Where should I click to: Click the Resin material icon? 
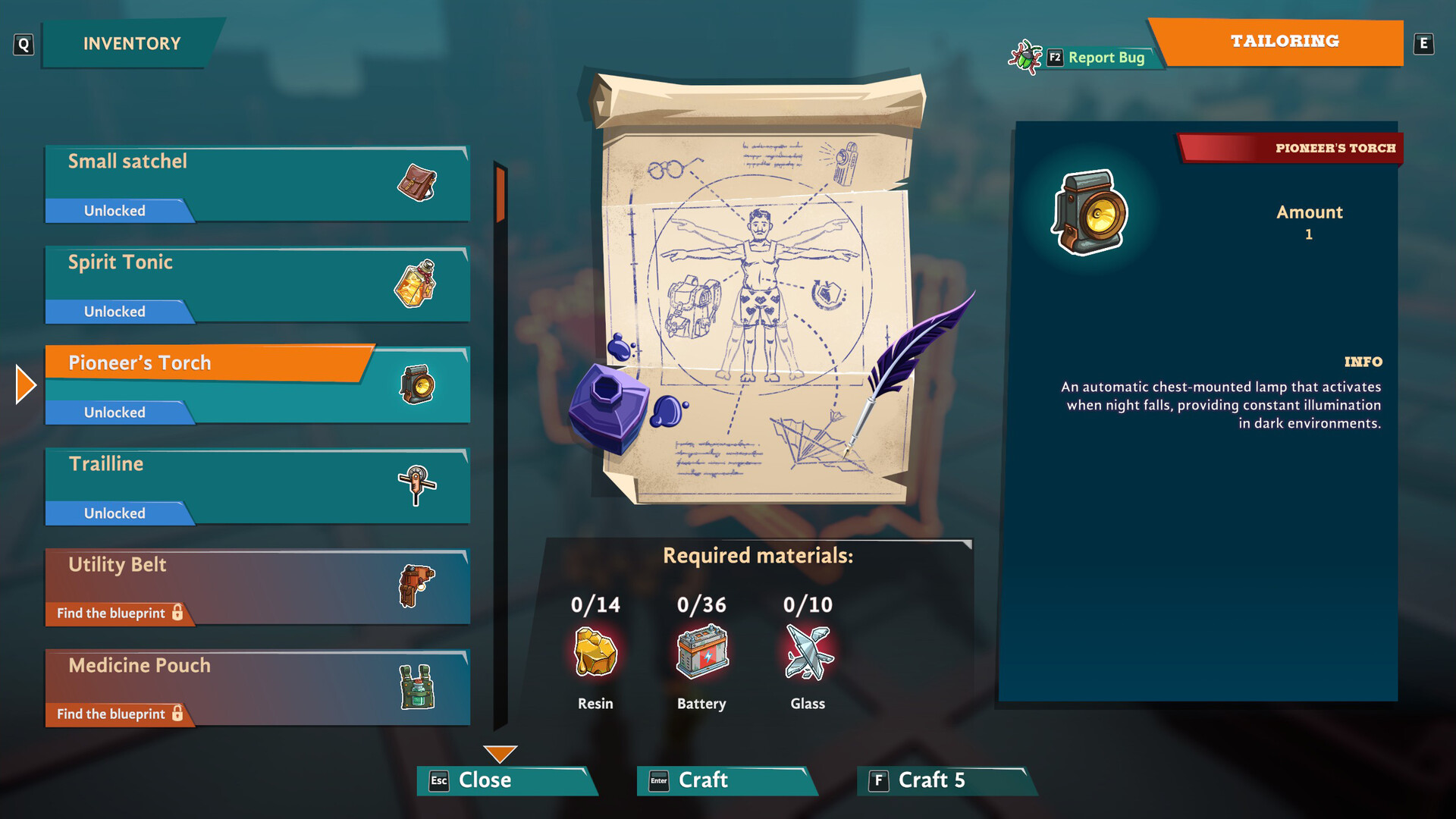[595, 652]
